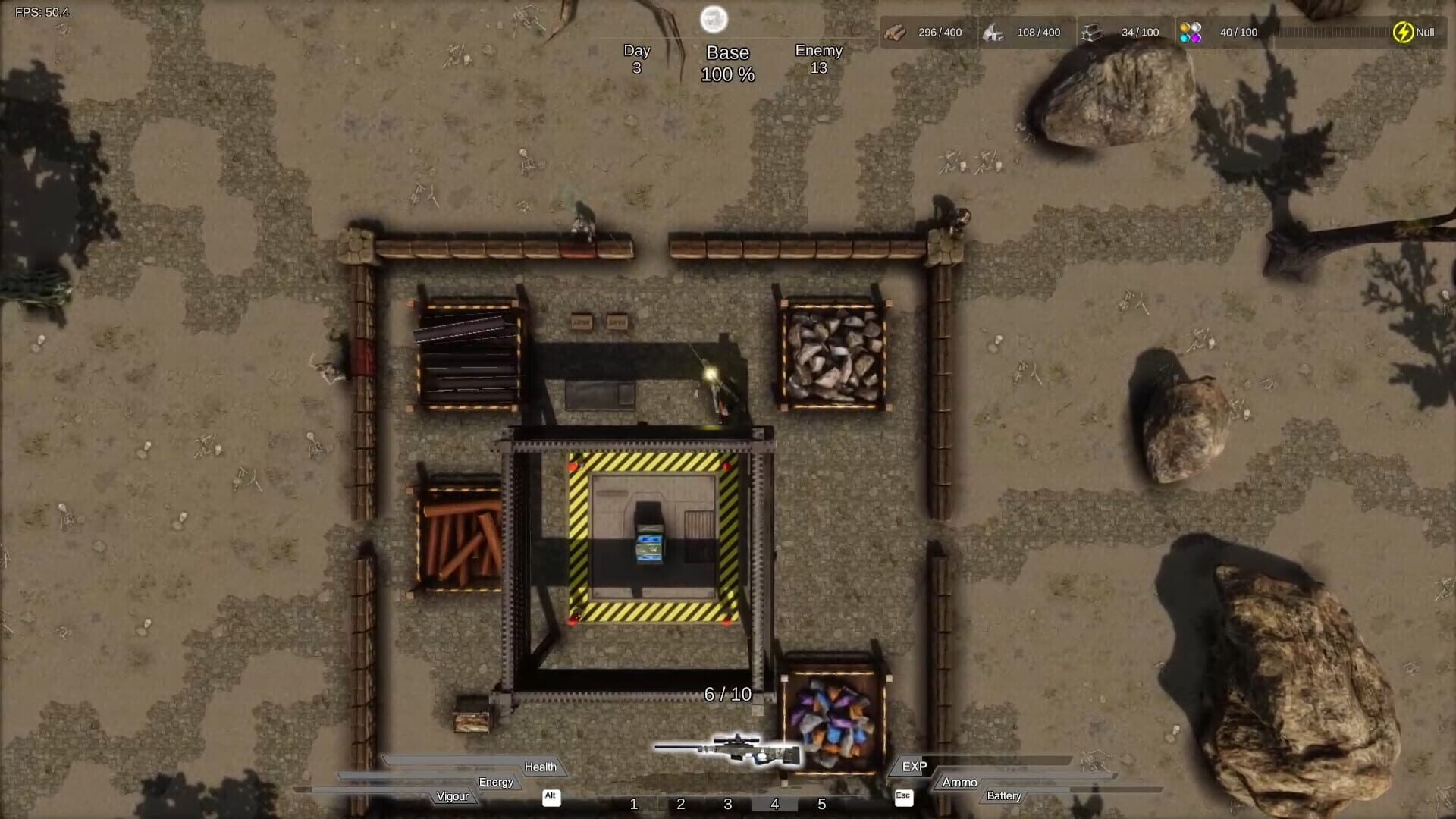The height and width of the screenshot is (819, 1456).
Task: Expand the Base 100% status display
Action: click(x=729, y=64)
